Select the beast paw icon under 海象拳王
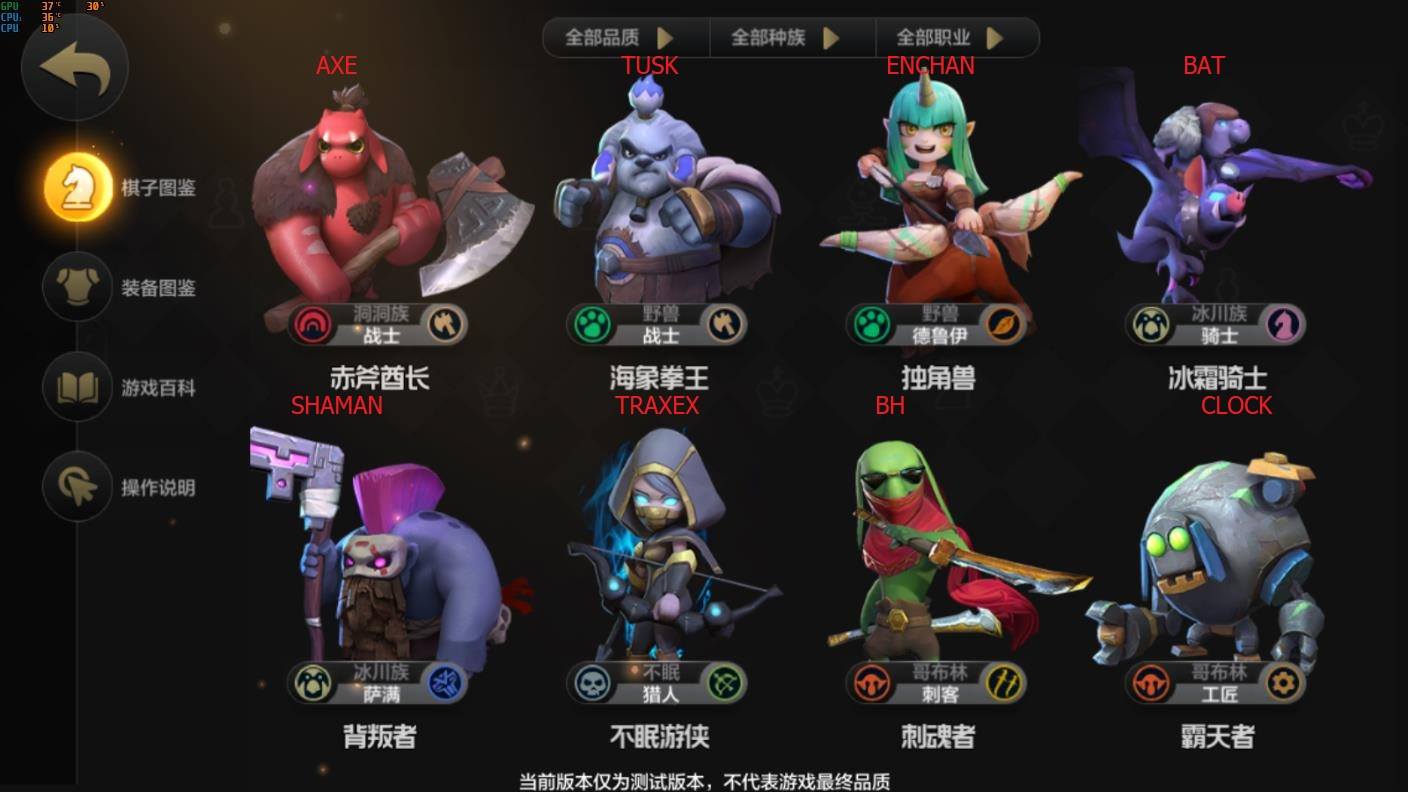1408x792 pixels. (x=590, y=326)
